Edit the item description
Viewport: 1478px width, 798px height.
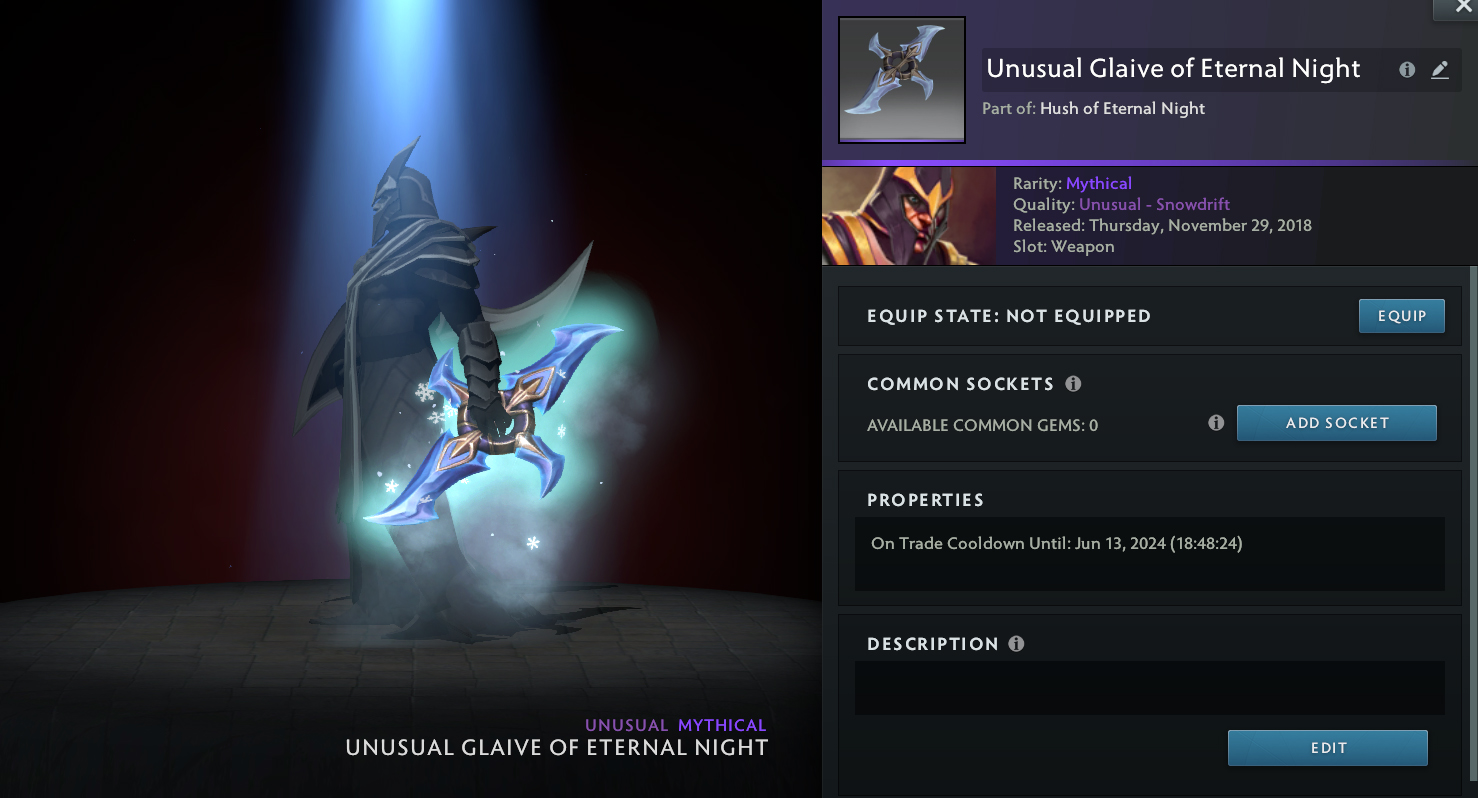[x=1327, y=748]
